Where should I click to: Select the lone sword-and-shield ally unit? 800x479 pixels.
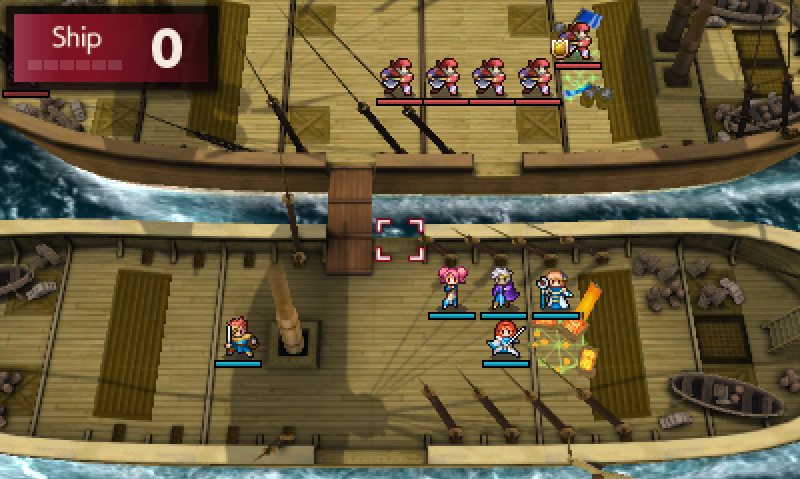pos(238,337)
